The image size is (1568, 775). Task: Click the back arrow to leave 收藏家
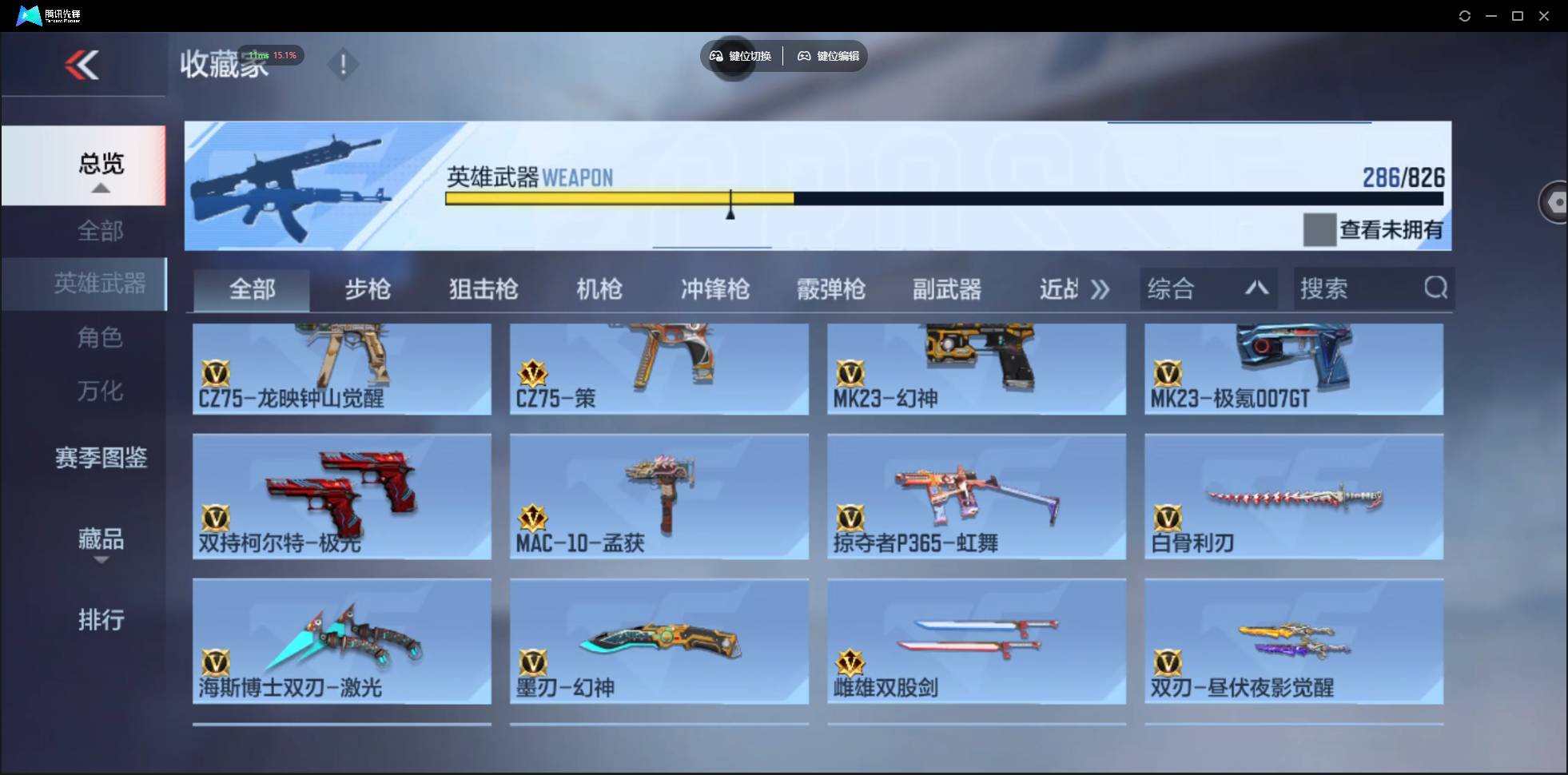(84, 64)
